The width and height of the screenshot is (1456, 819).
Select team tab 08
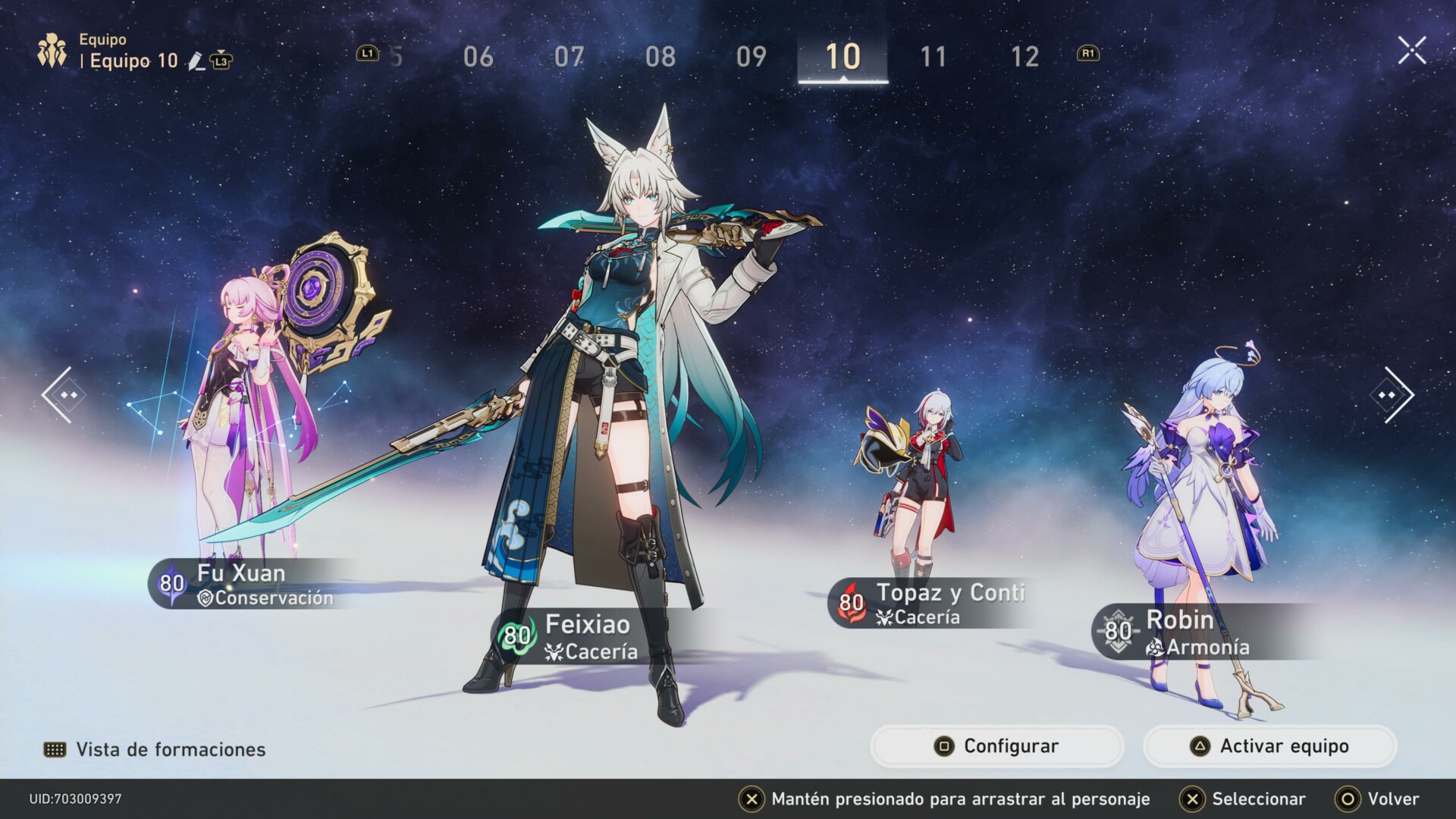660,57
